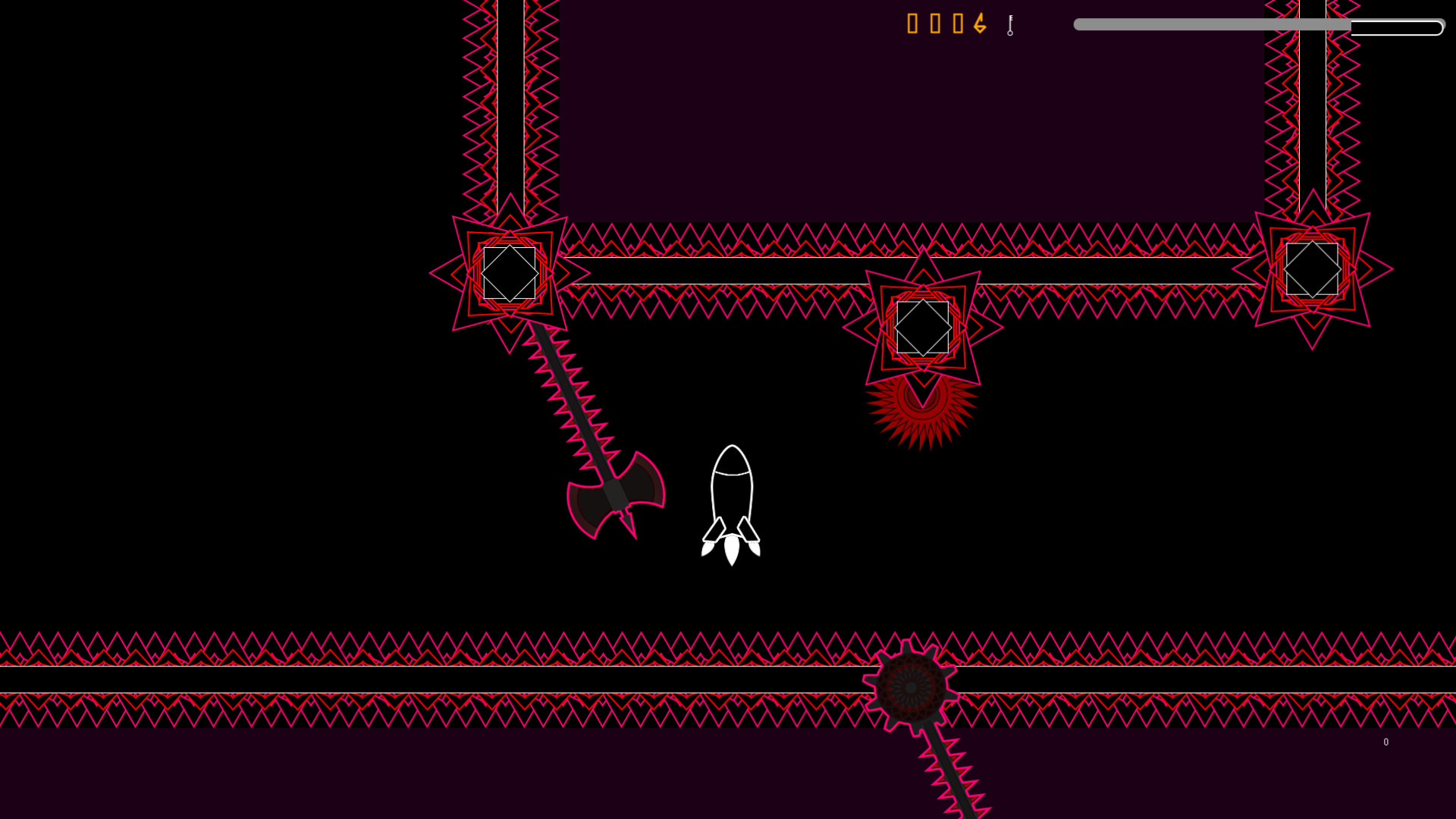The image size is (1456, 819).
Task: Click the second orange rectangle indicator
Action: (934, 24)
